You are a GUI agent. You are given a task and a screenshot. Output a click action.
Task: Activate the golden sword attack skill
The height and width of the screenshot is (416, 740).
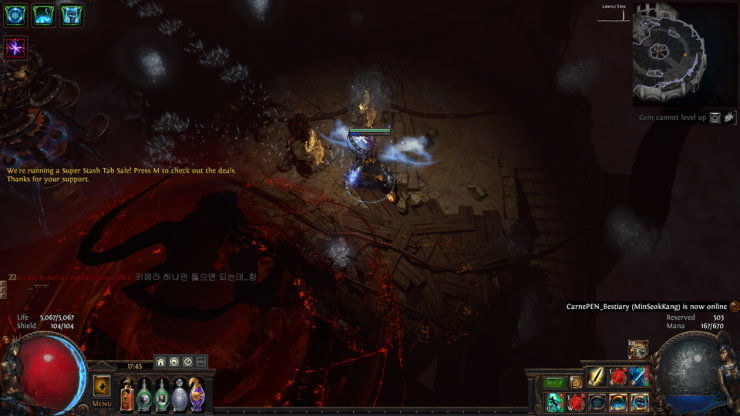(596, 378)
